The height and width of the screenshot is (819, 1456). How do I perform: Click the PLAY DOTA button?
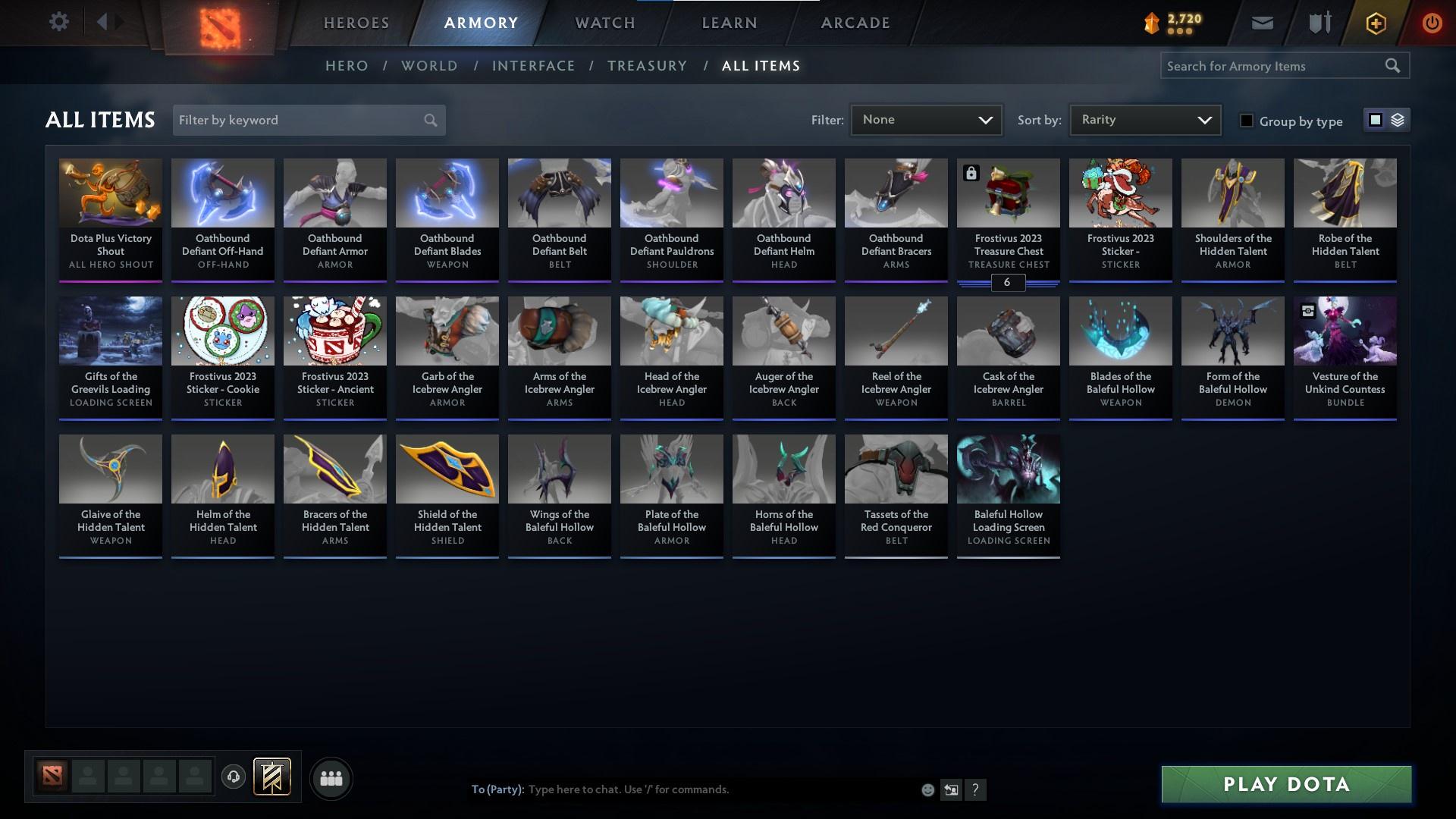tap(1285, 784)
